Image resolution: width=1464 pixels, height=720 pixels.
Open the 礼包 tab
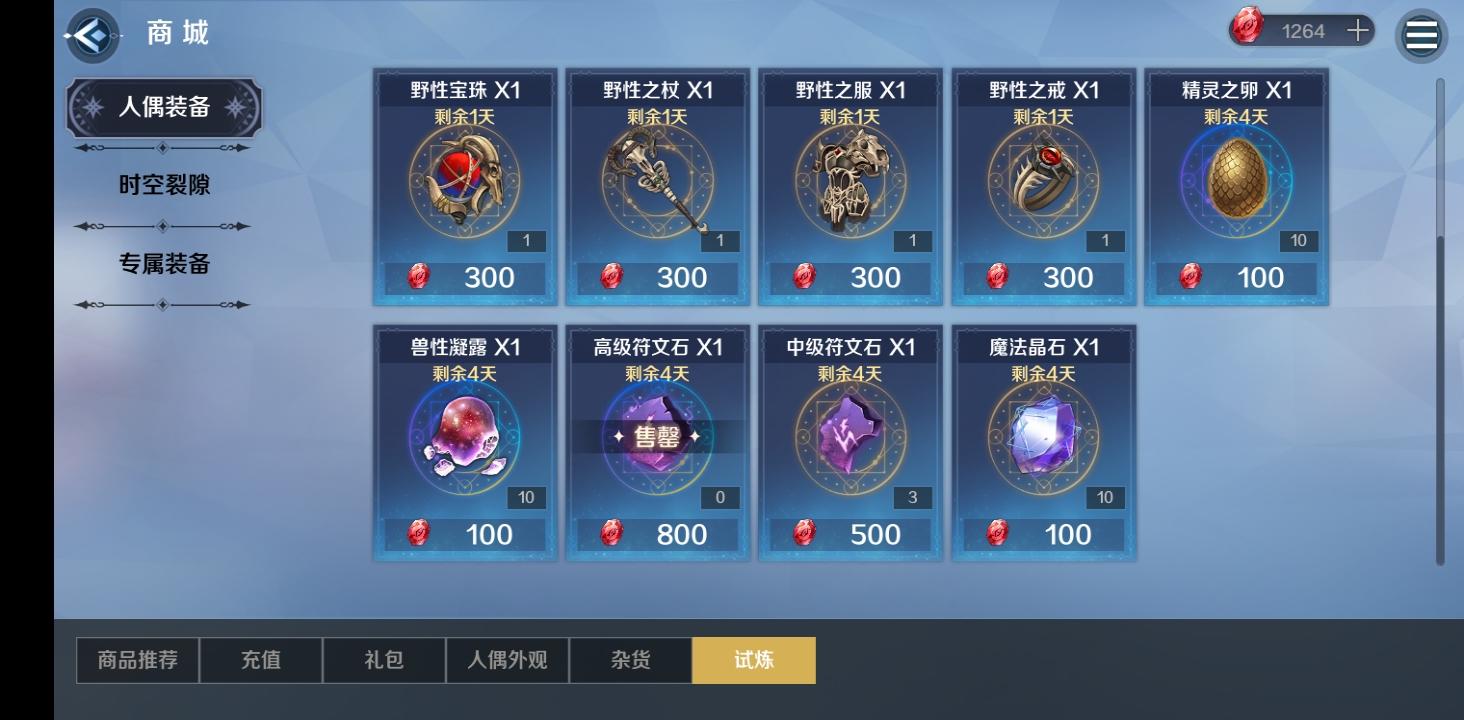coord(384,659)
